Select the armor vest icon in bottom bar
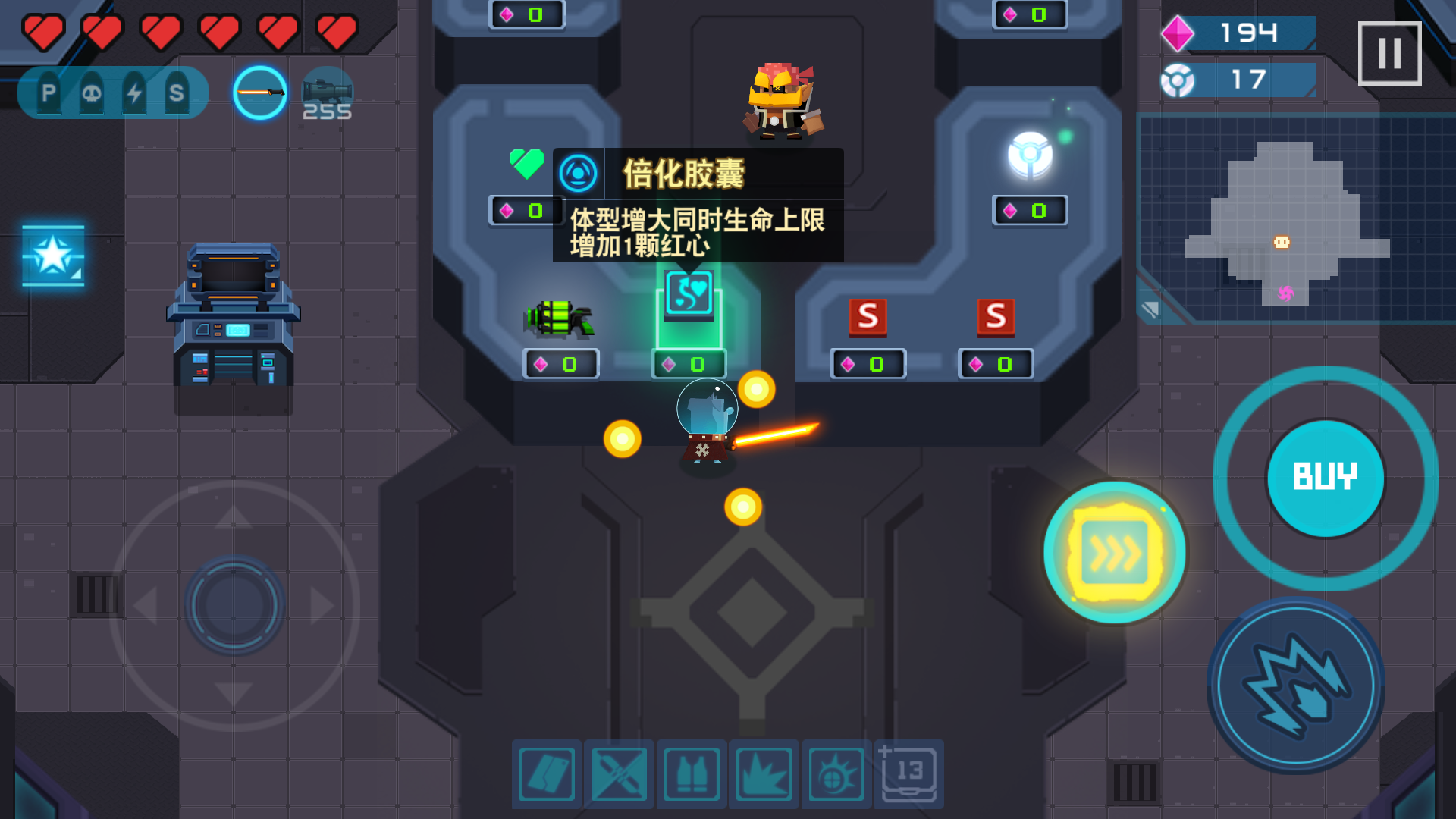This screenshot has width=1456, height=819. pyautogui.click(x=692, y=774)
